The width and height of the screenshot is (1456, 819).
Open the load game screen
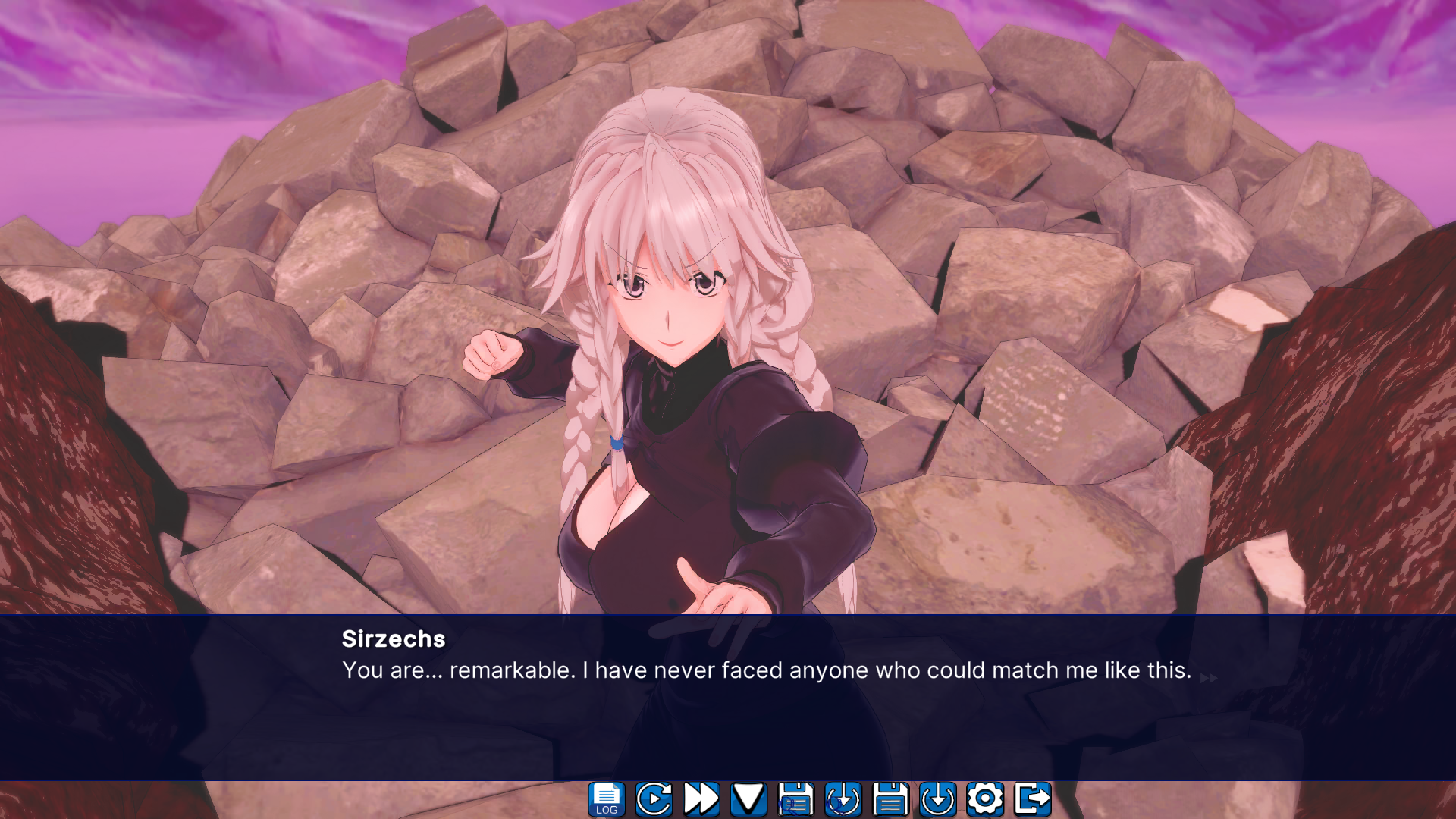pyautogui.click(x=940, y=798)
